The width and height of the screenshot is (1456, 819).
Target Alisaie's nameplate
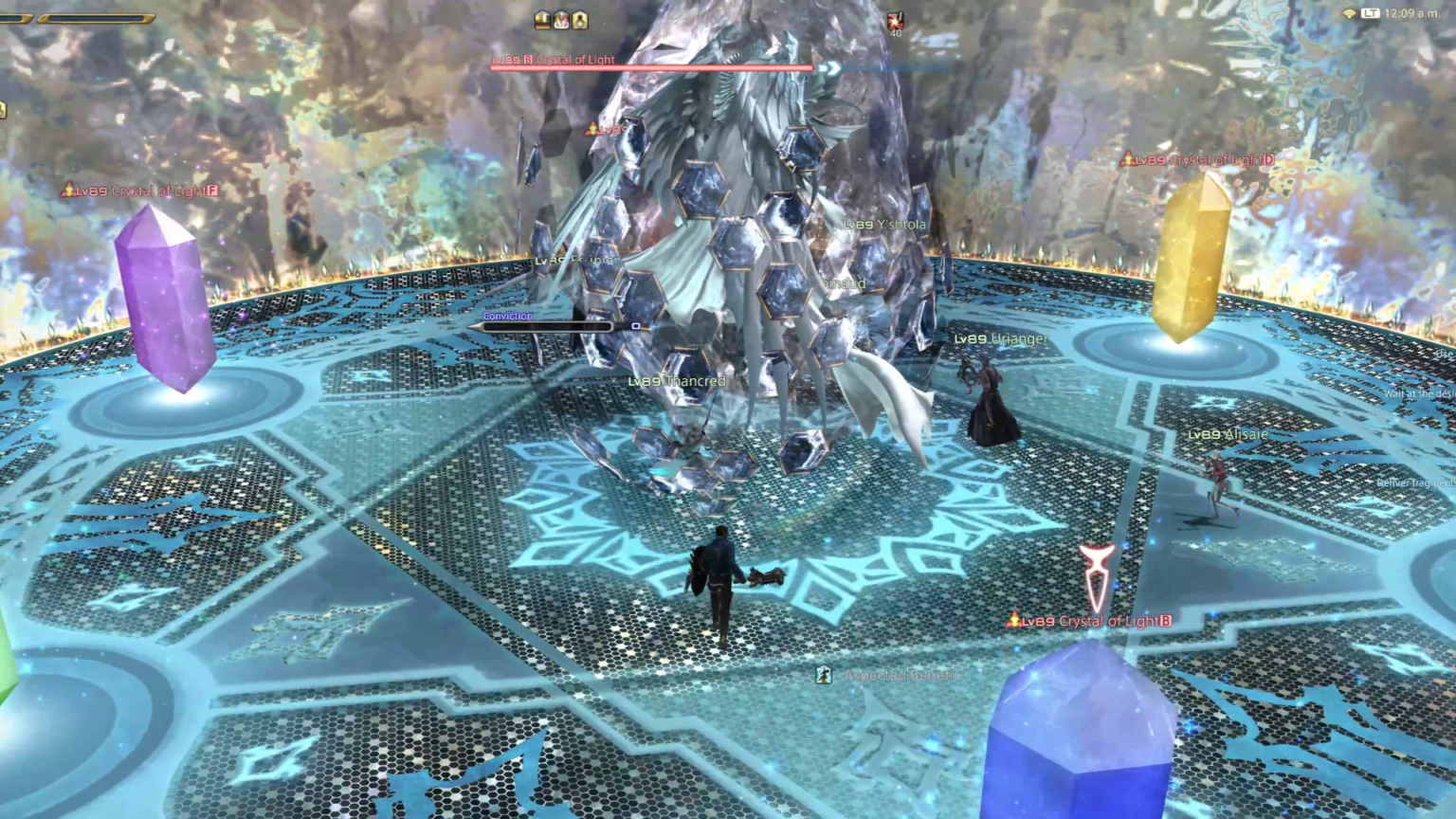[1228, 433]
